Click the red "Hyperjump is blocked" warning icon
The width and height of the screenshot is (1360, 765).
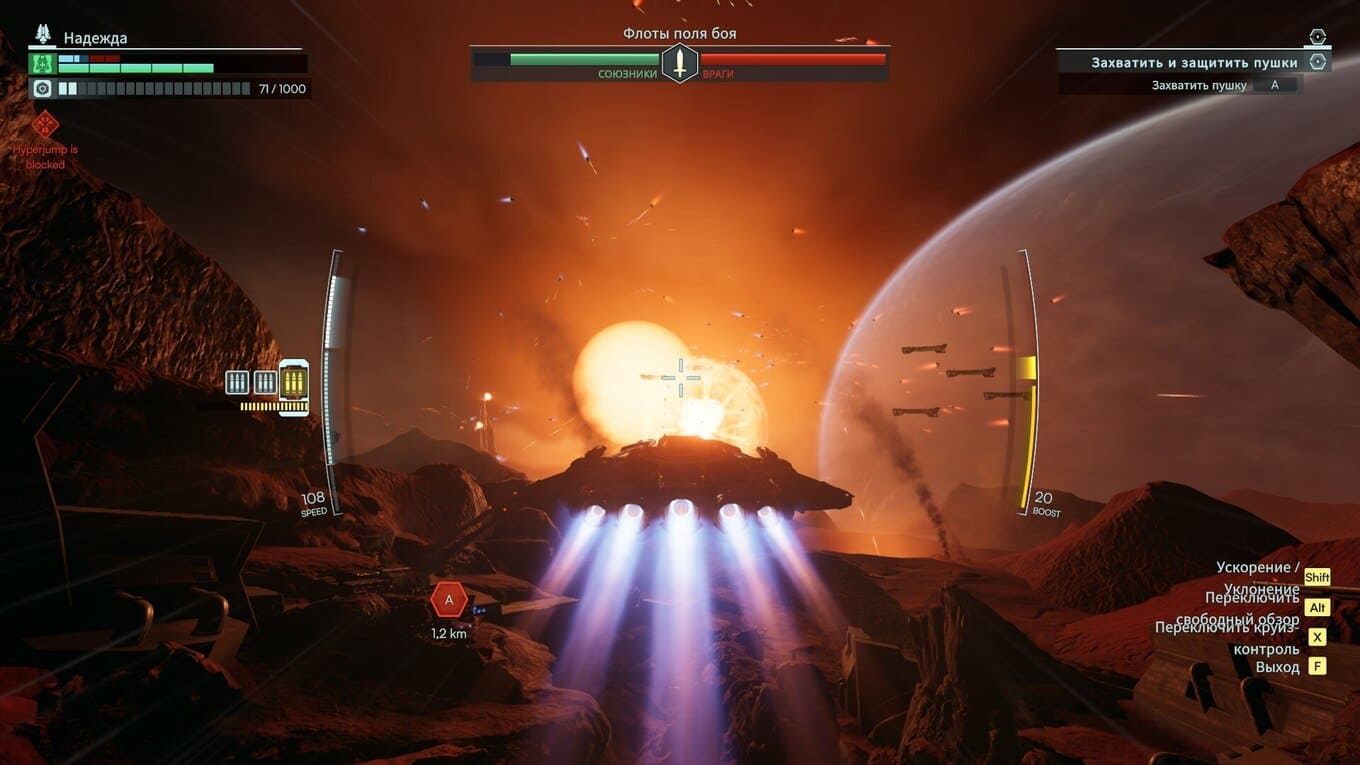pos(45,125)
